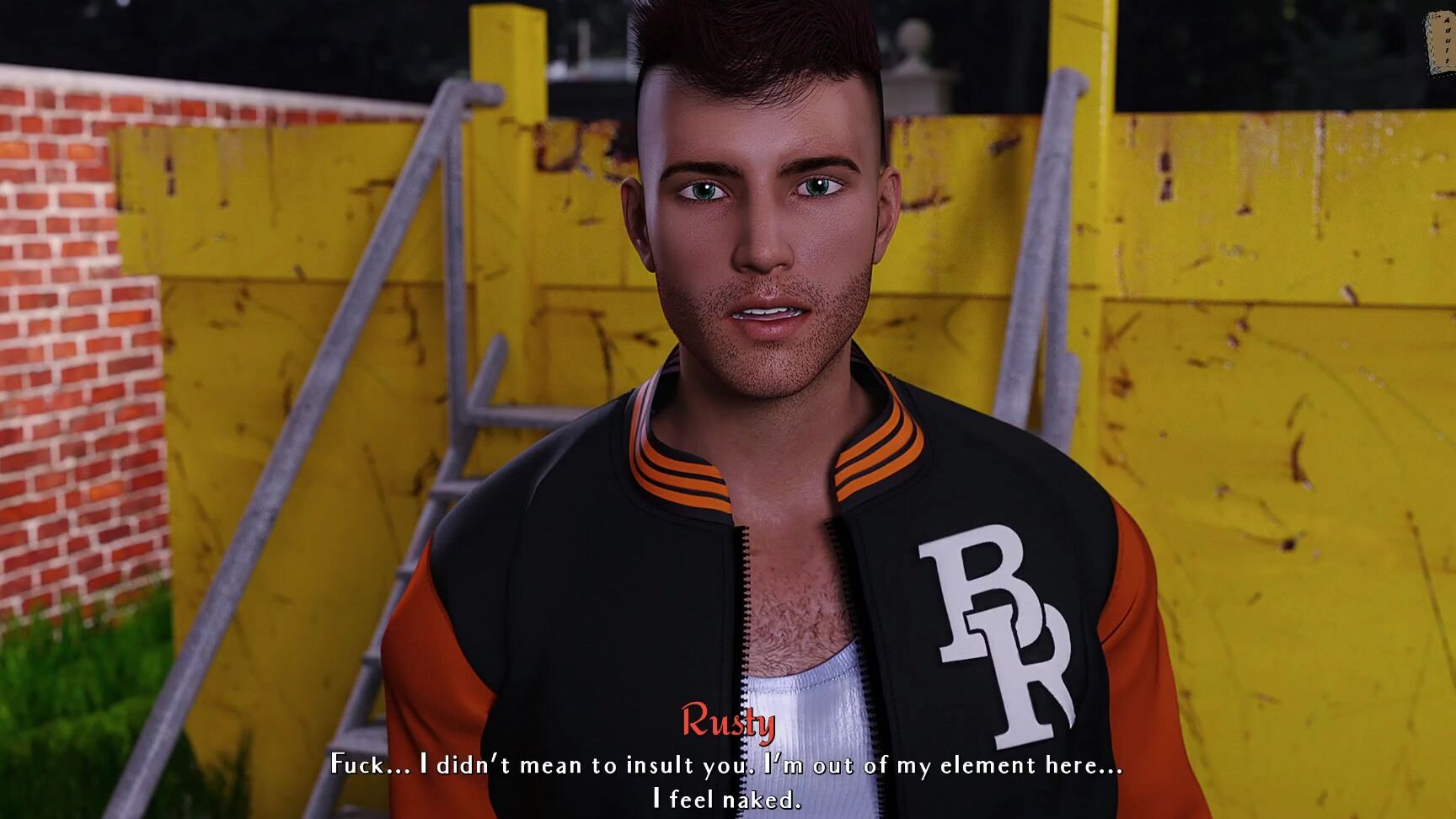Click Rusty's green eyes

coord(706,190)
